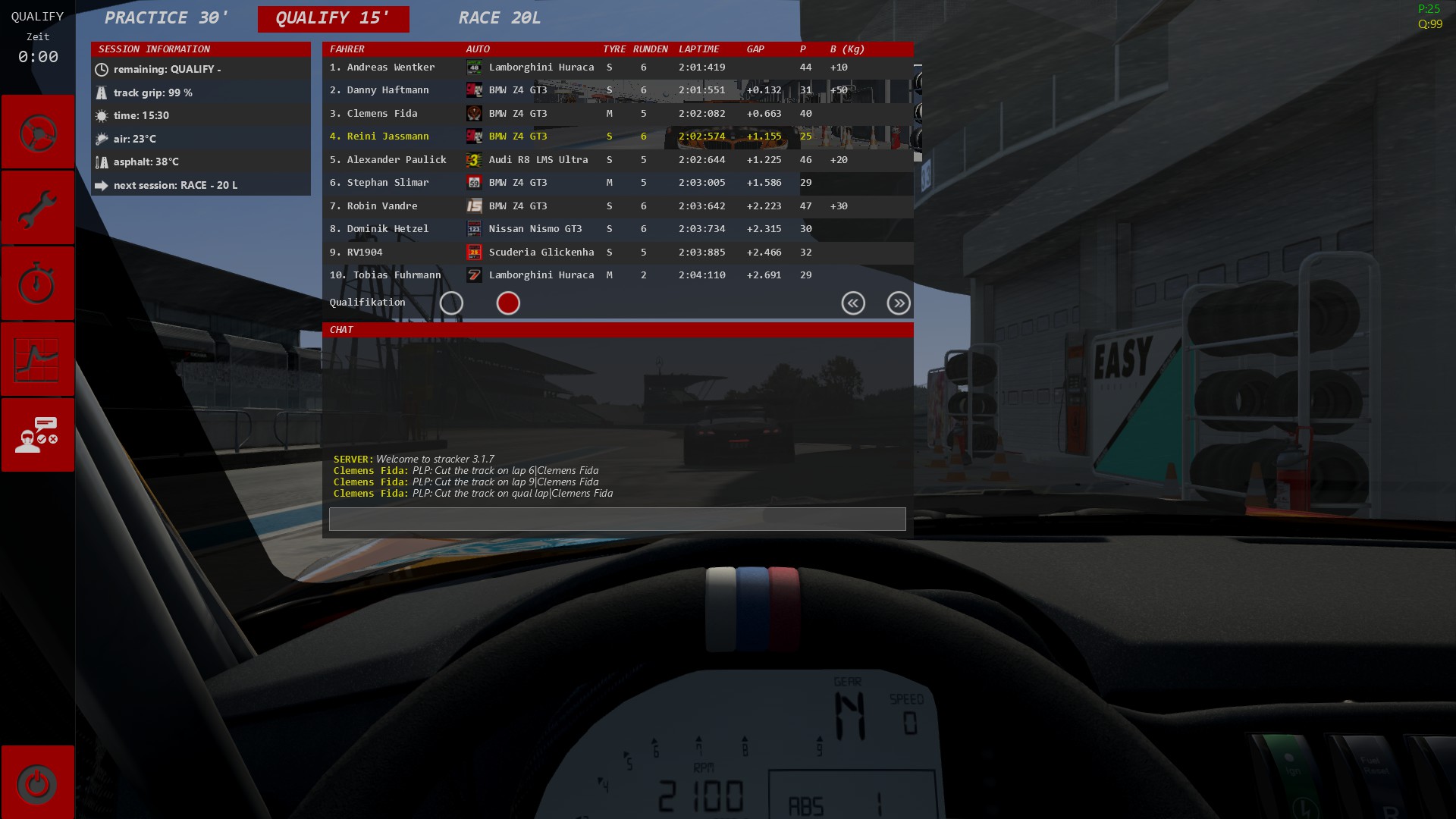Select driver row Alexander Paulick
The height and width of the screenshot is (819, 1456).
point(397,160)
